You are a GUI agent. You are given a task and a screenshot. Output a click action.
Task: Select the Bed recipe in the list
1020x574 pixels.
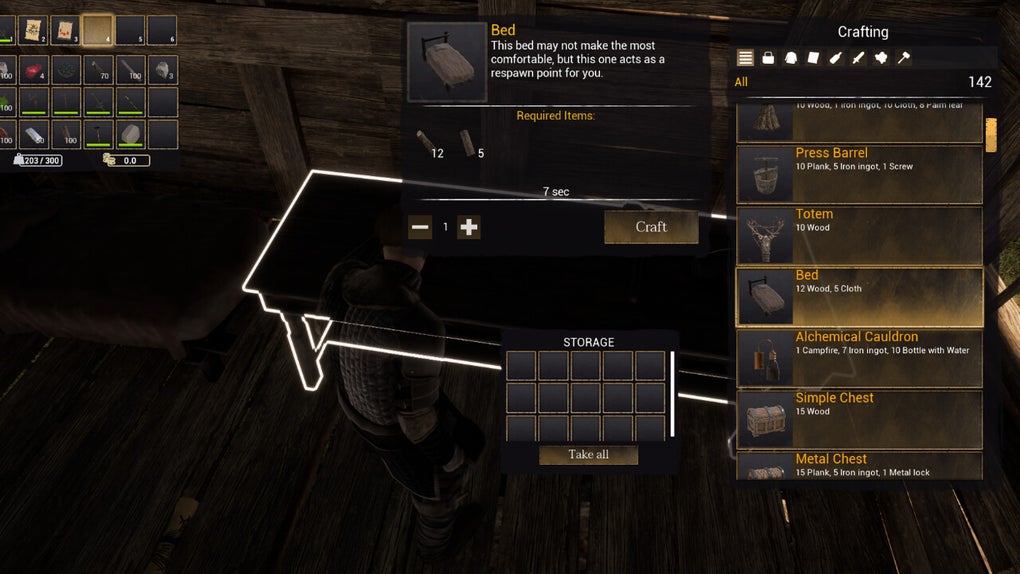tap(859, 296)
